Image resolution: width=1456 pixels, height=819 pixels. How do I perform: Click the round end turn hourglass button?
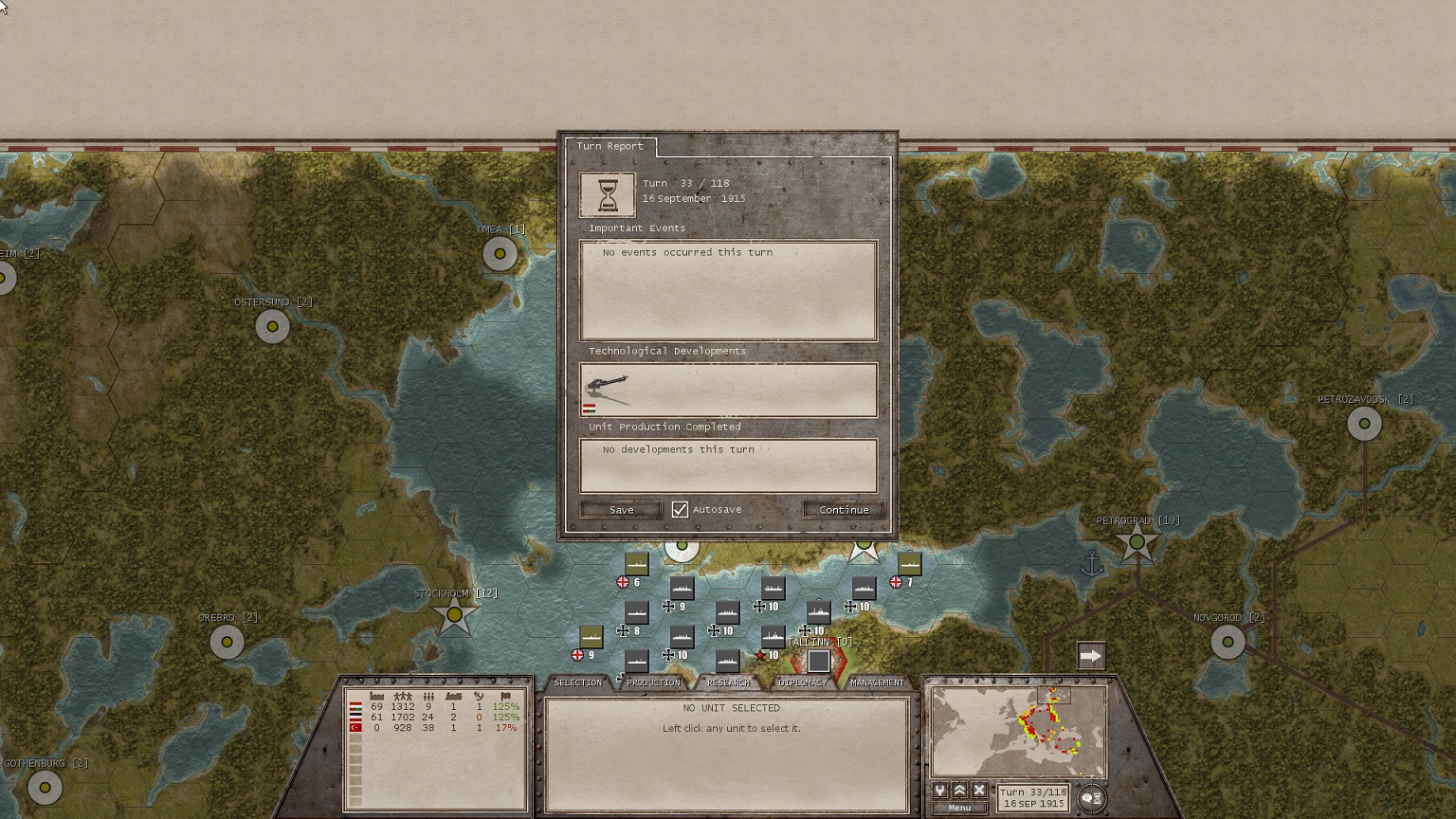pyautogui.click(x=1091, y=799)
